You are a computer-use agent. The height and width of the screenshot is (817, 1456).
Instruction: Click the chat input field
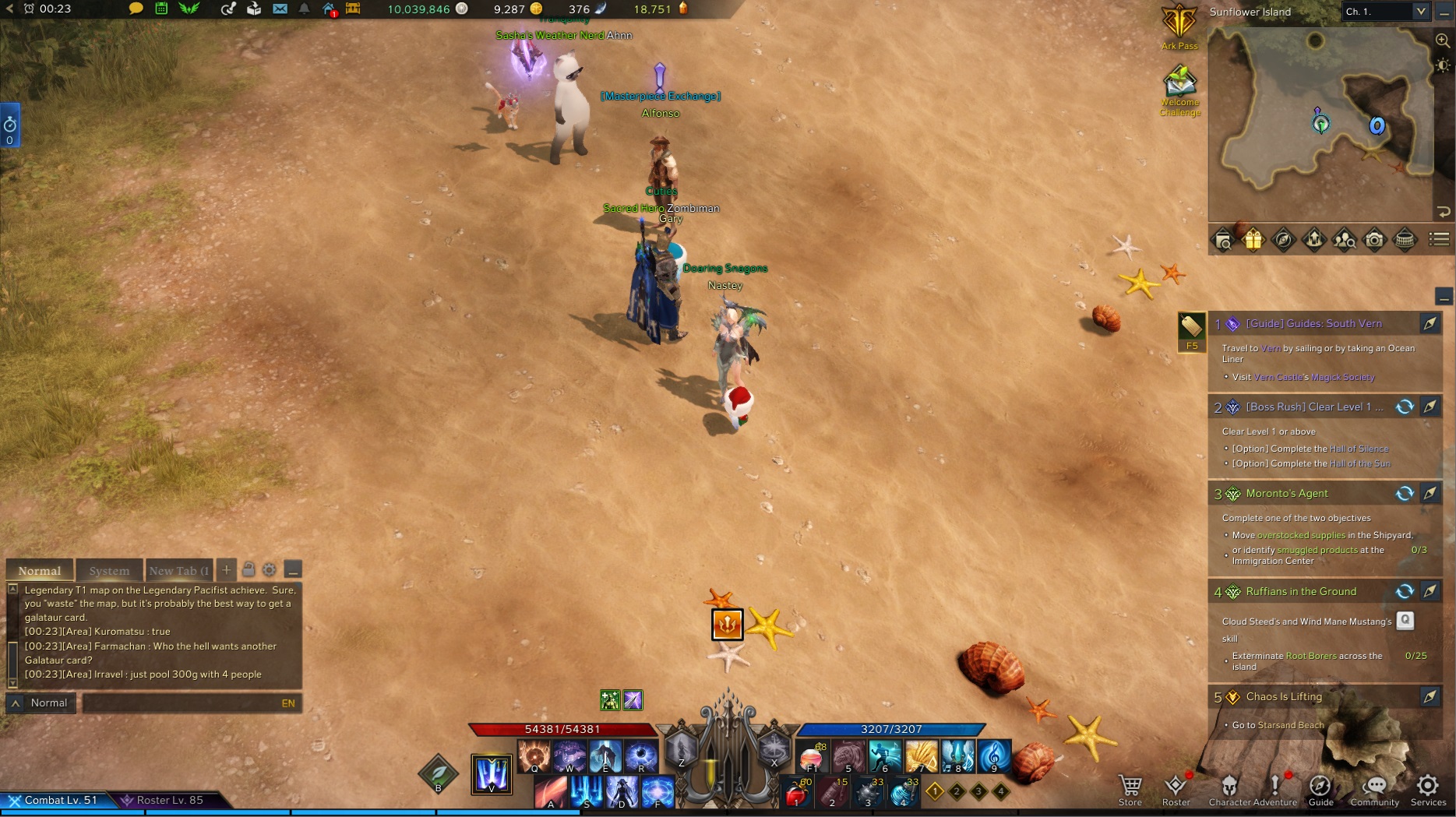(183, 703)
